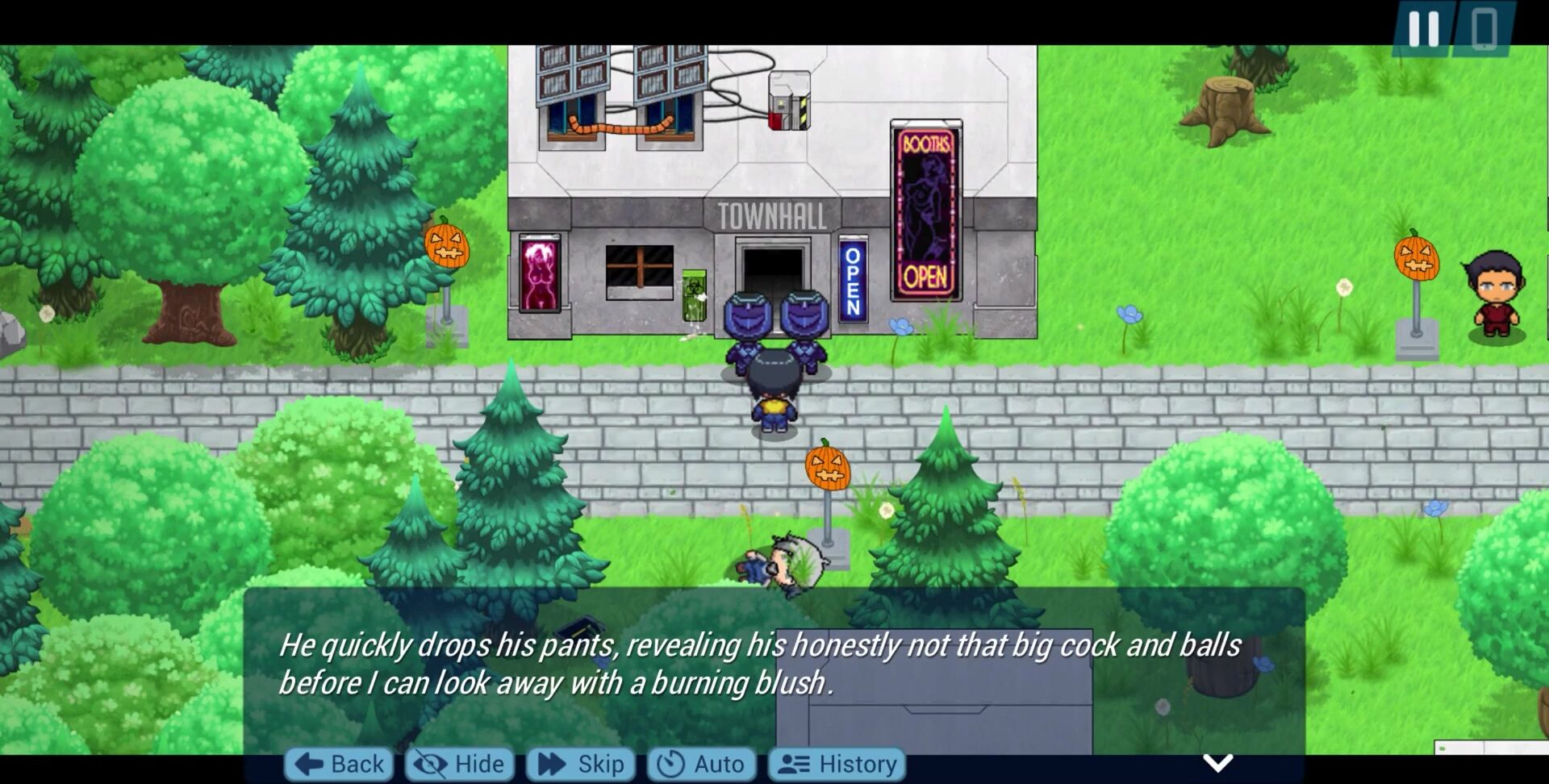Open the dialogue History log

pyautogui.click(x=836, y=763)
